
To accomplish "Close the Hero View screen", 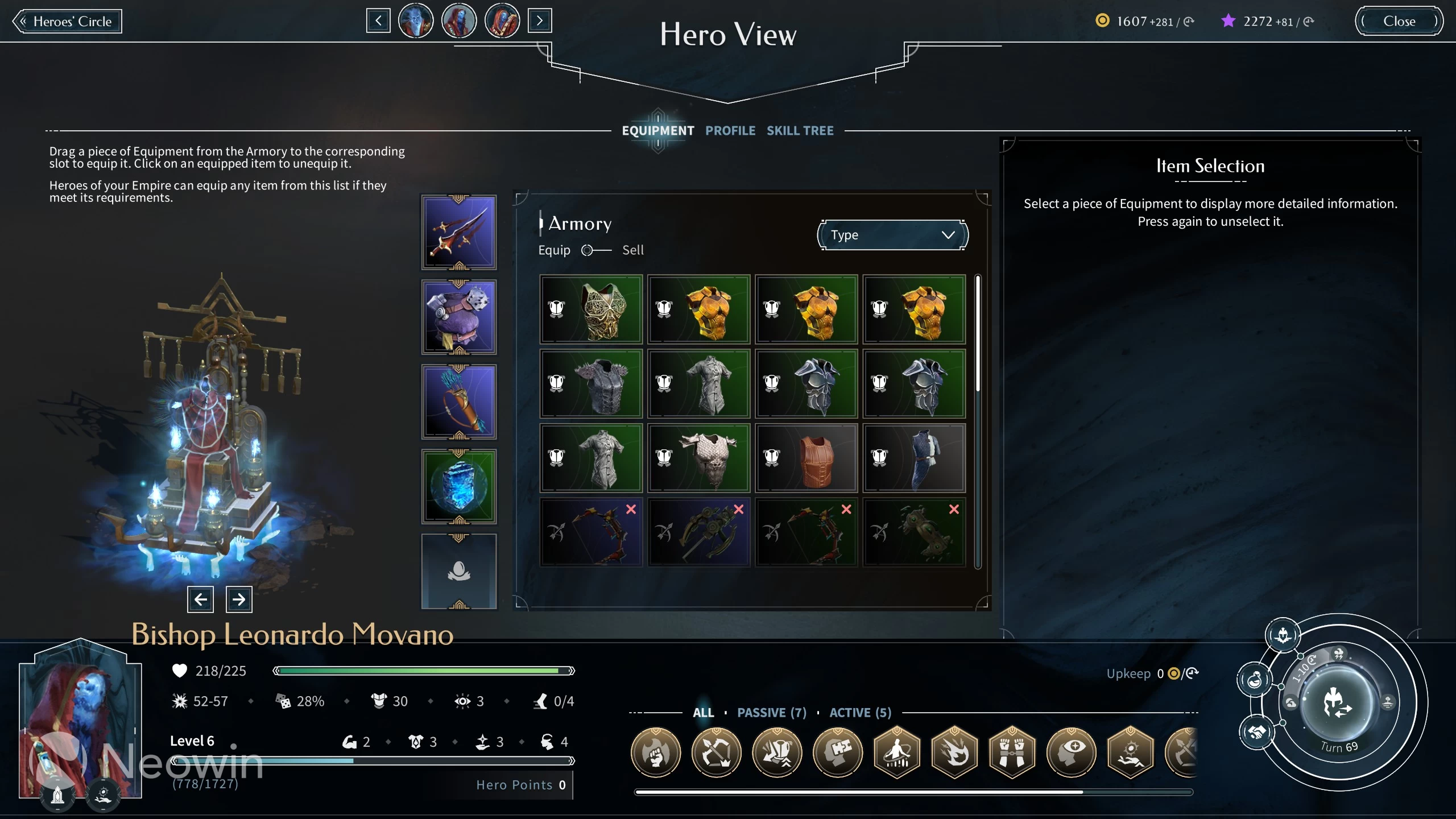I will click(1399, 22).
